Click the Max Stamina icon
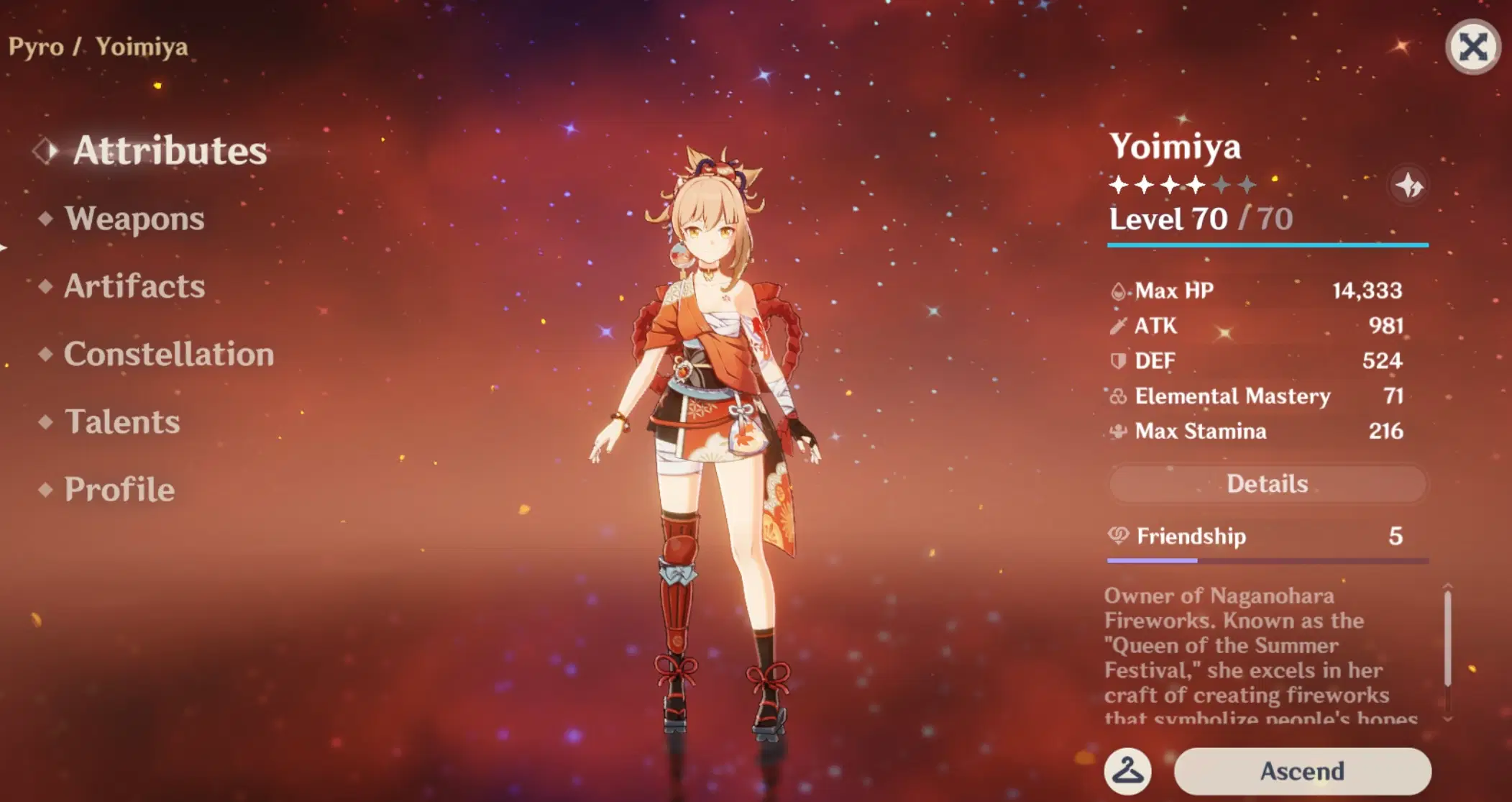The image size is (1512, 802). click(1119, 431)
